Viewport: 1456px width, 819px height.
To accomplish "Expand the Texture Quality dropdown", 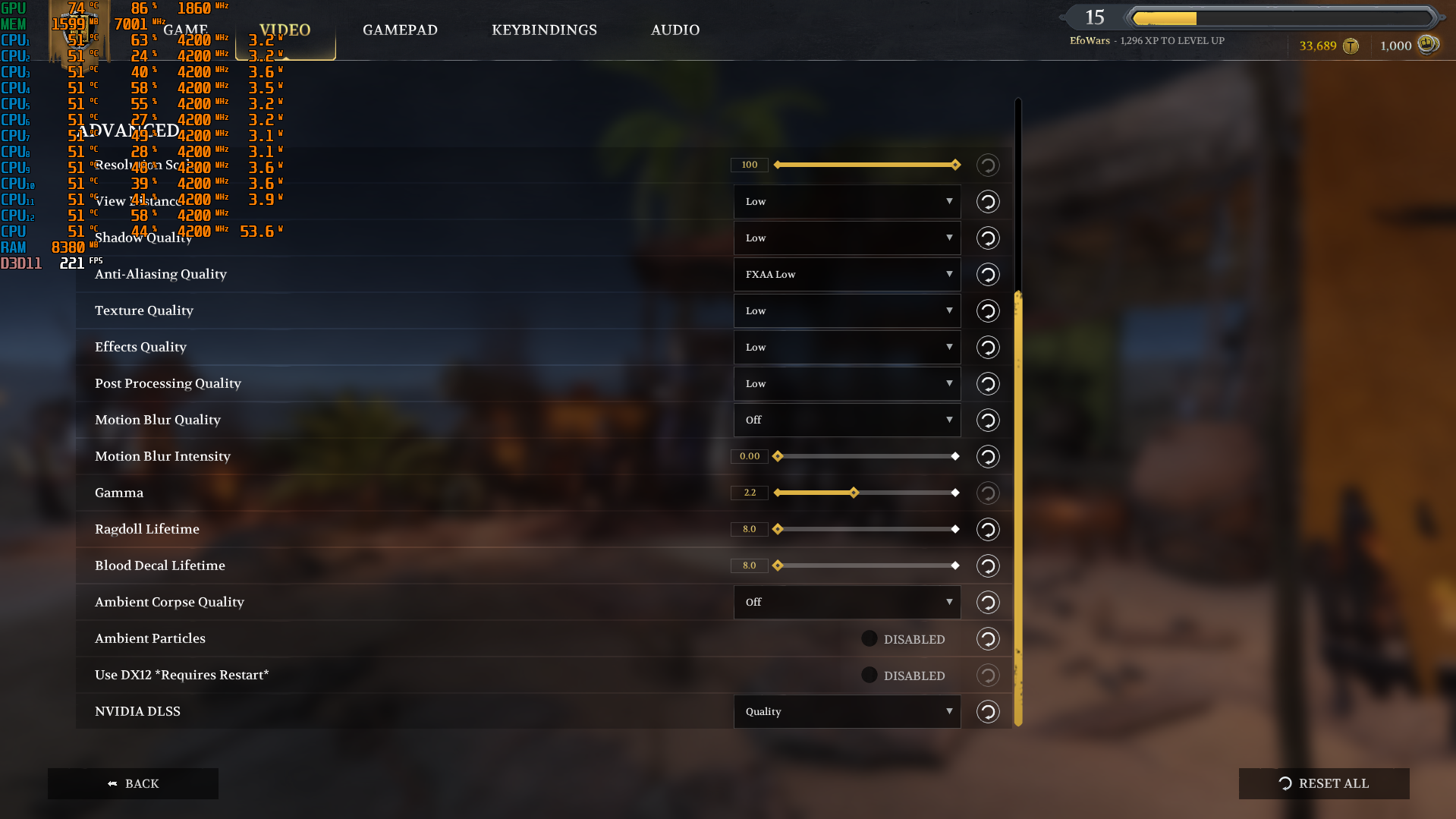I will point(847,311).
